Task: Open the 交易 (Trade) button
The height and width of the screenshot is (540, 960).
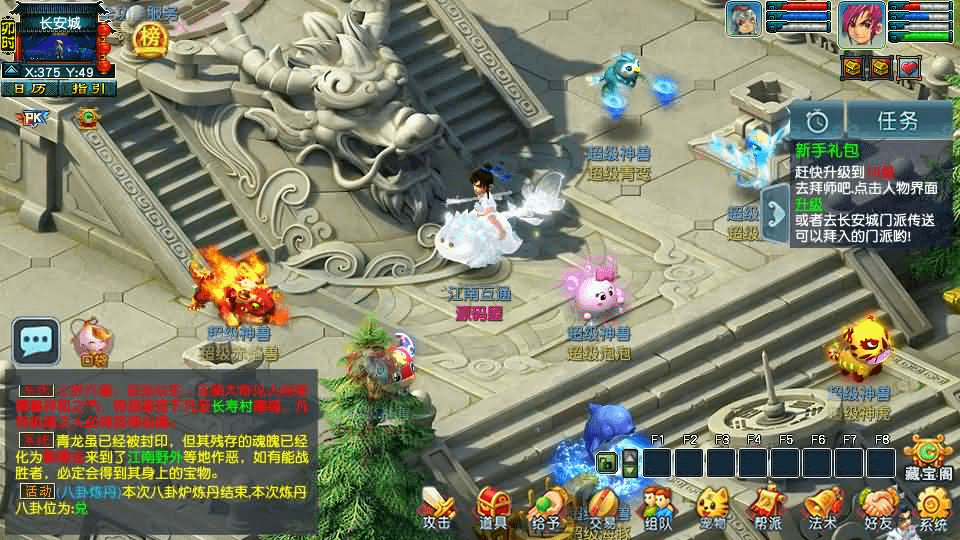Action: 602,506
